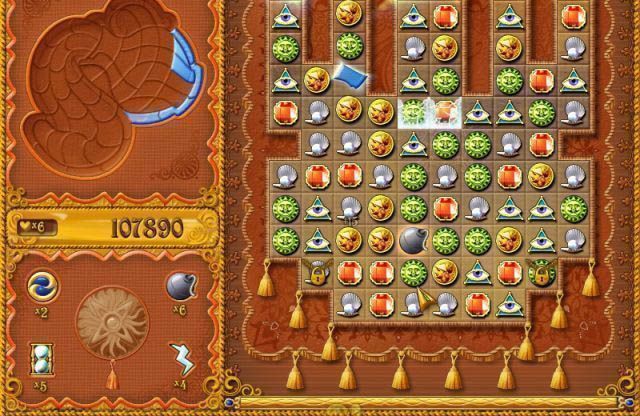
Task: Activate the hourglass time power-up
Action: pos(40,357)
